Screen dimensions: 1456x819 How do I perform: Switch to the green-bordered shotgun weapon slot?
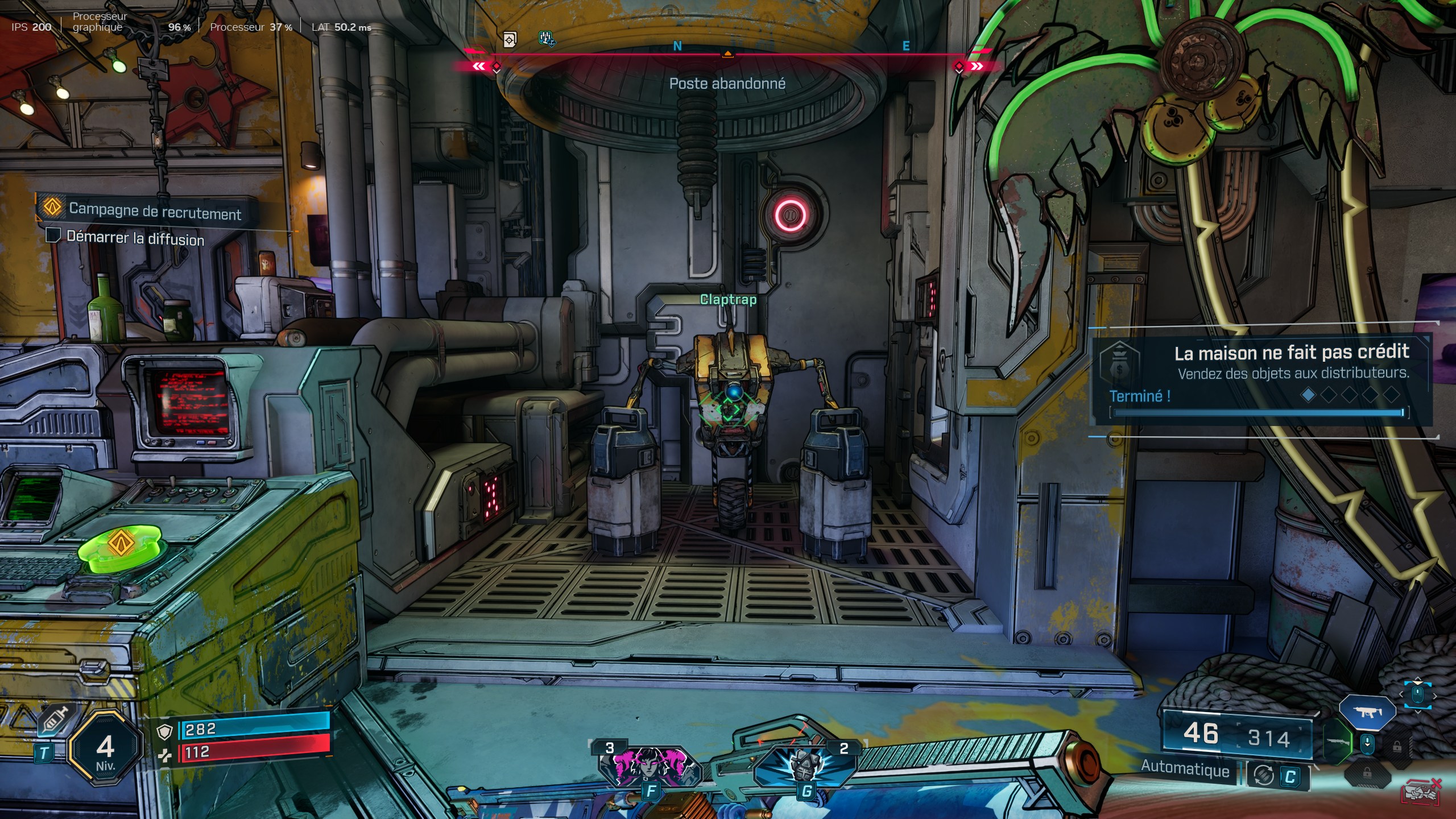[x=1337, y=742]
